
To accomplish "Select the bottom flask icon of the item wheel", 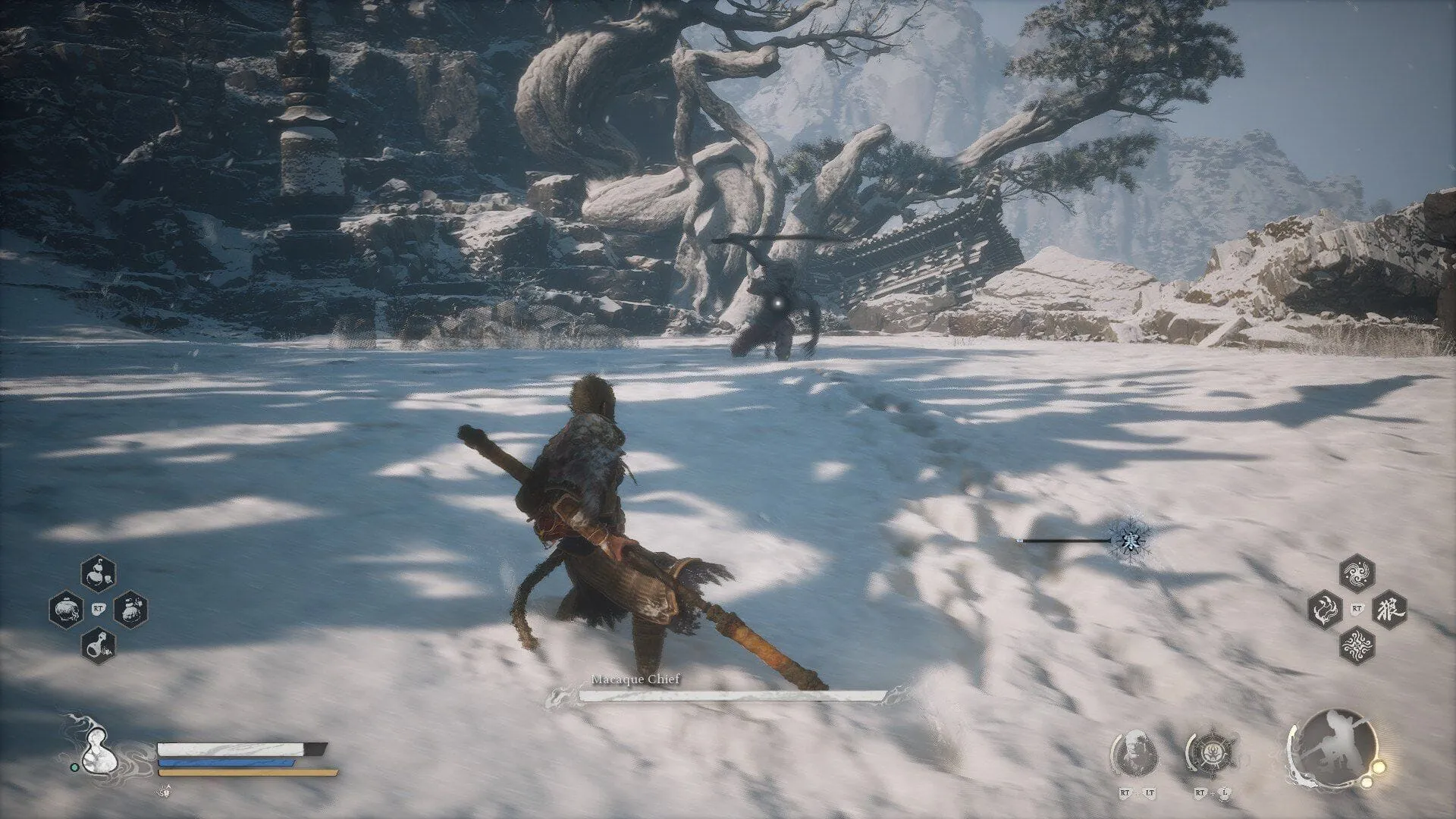I will pyautogui.click(x=98, y=646).
